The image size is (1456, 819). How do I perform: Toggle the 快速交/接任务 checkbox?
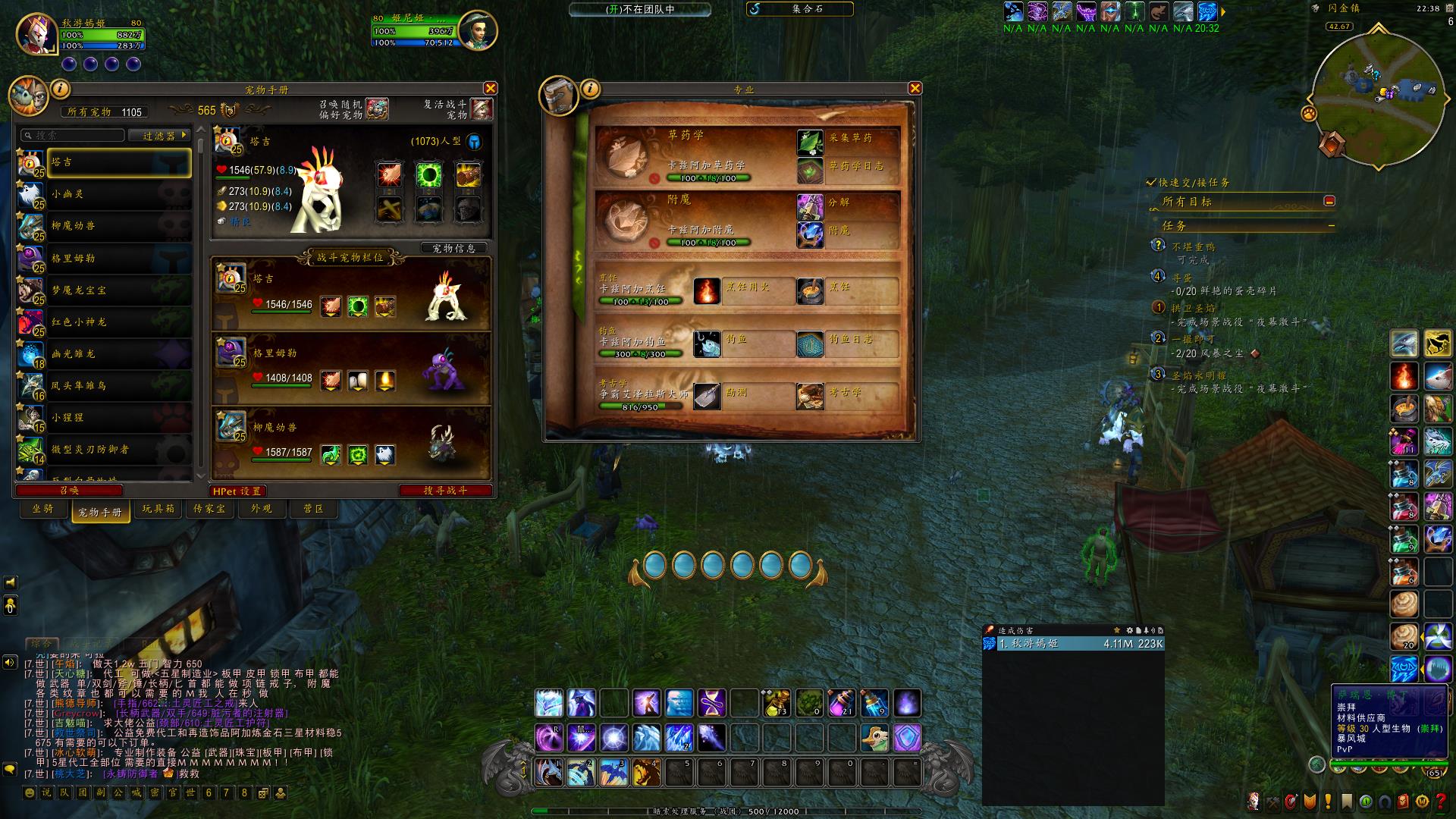1151,183
